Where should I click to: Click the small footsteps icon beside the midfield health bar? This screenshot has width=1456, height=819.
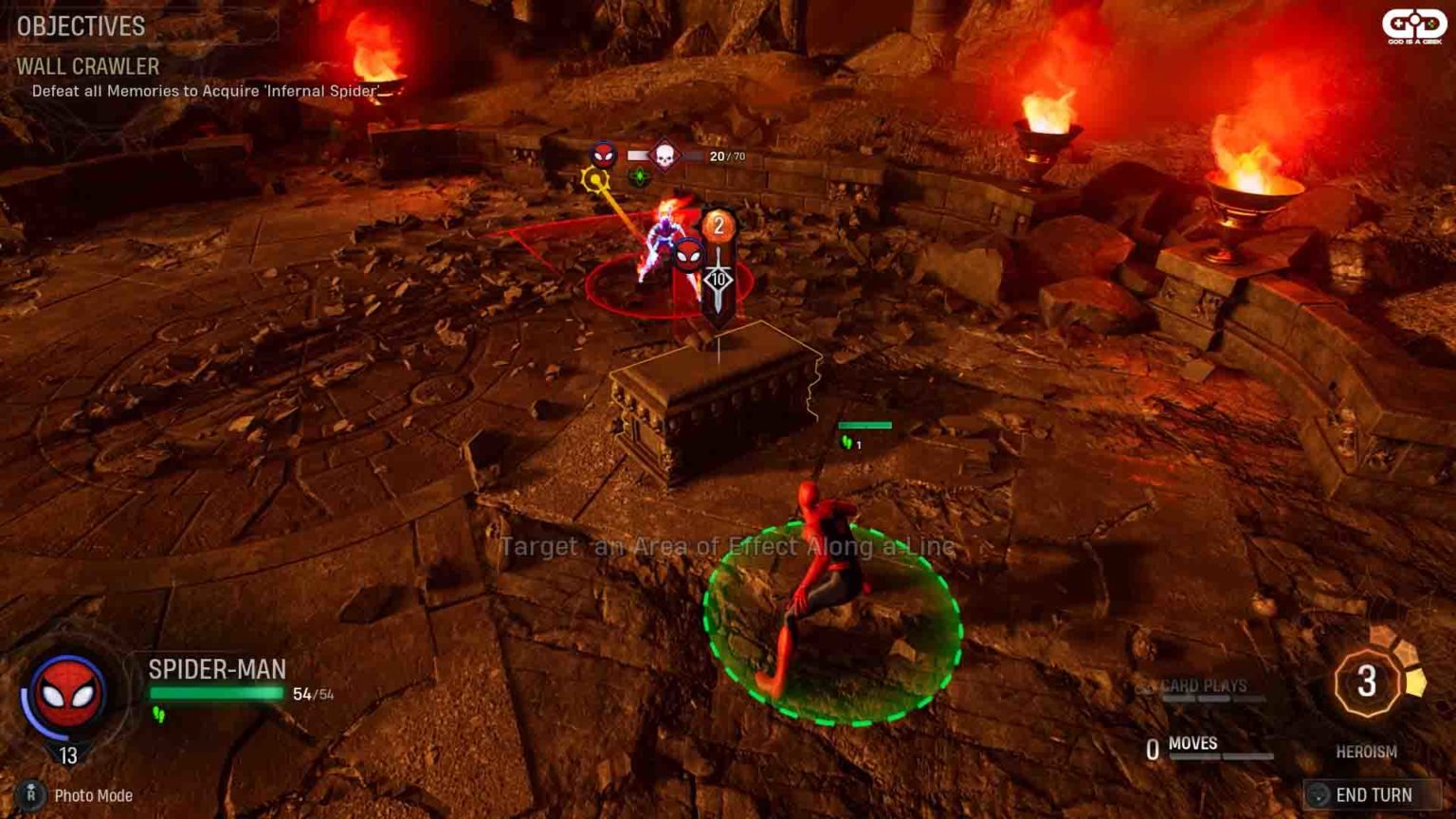[x=846, y=442]
